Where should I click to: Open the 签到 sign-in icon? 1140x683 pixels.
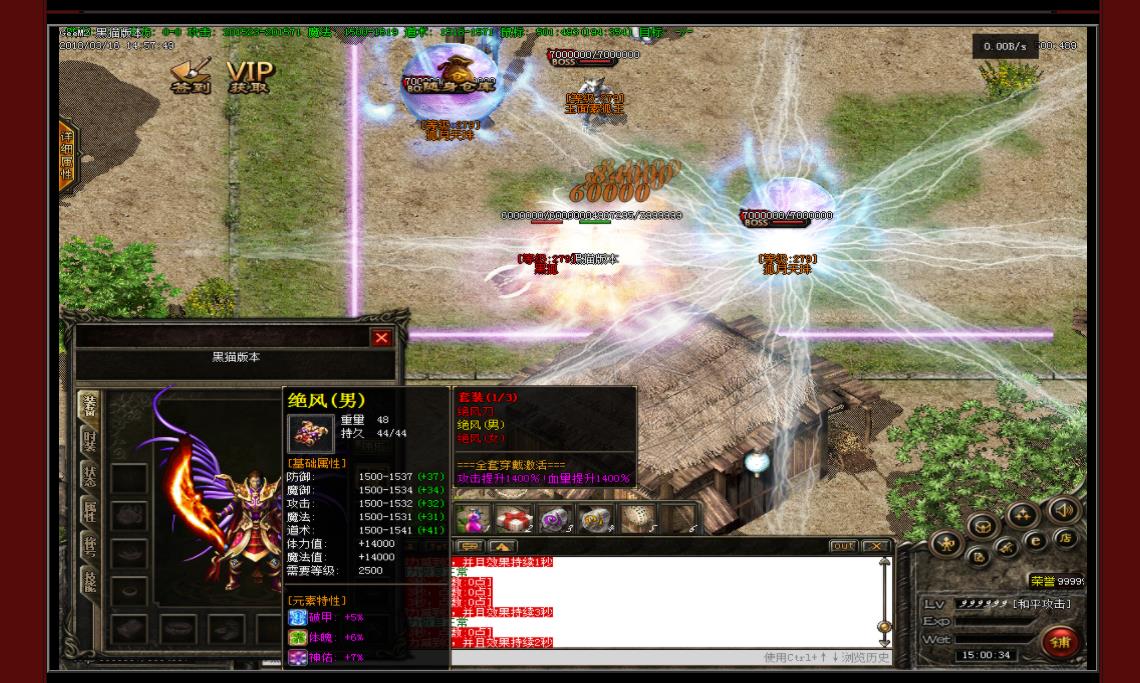(190, 76)
